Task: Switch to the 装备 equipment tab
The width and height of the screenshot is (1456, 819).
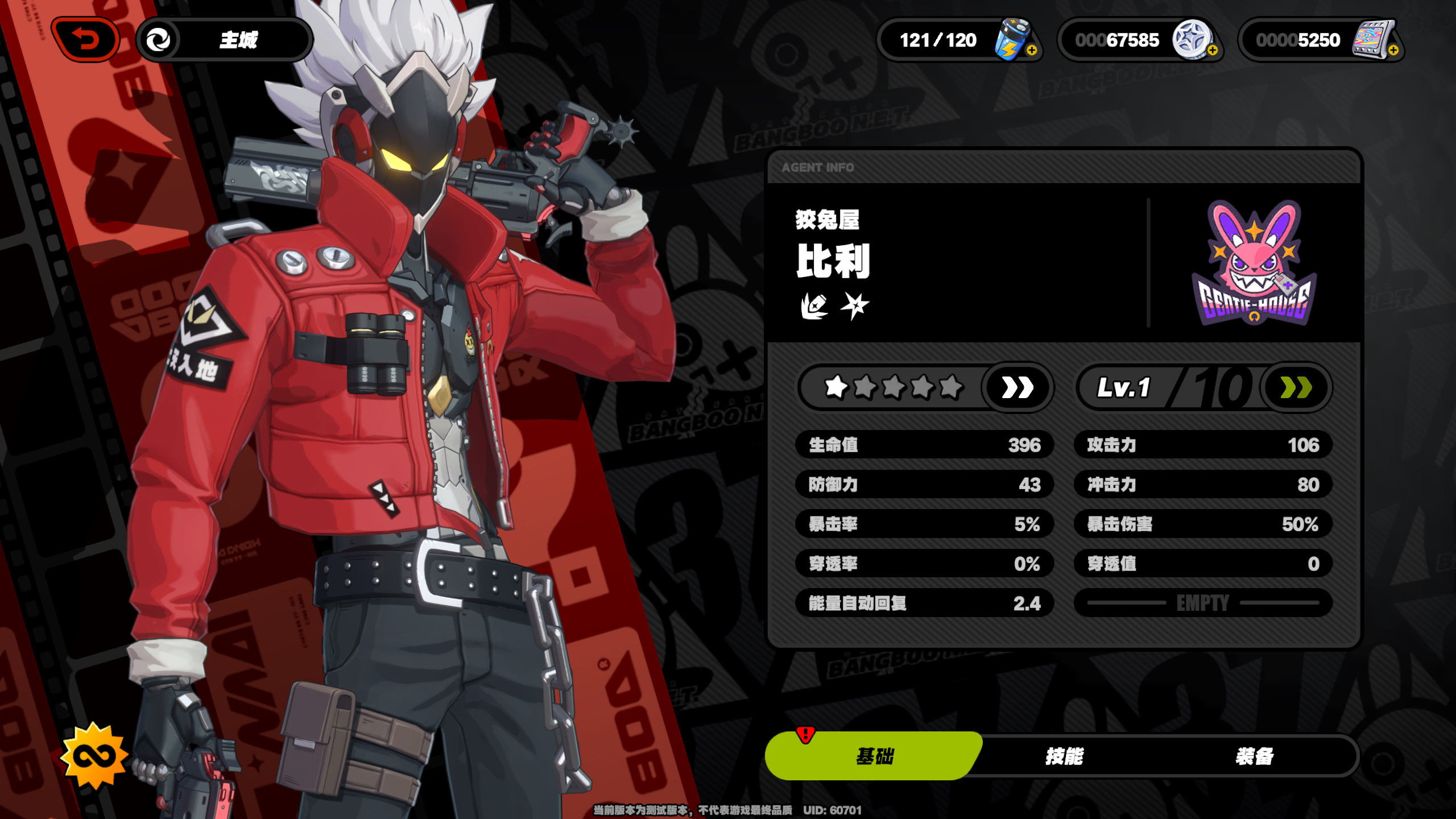Action: tap(1254, 756)
